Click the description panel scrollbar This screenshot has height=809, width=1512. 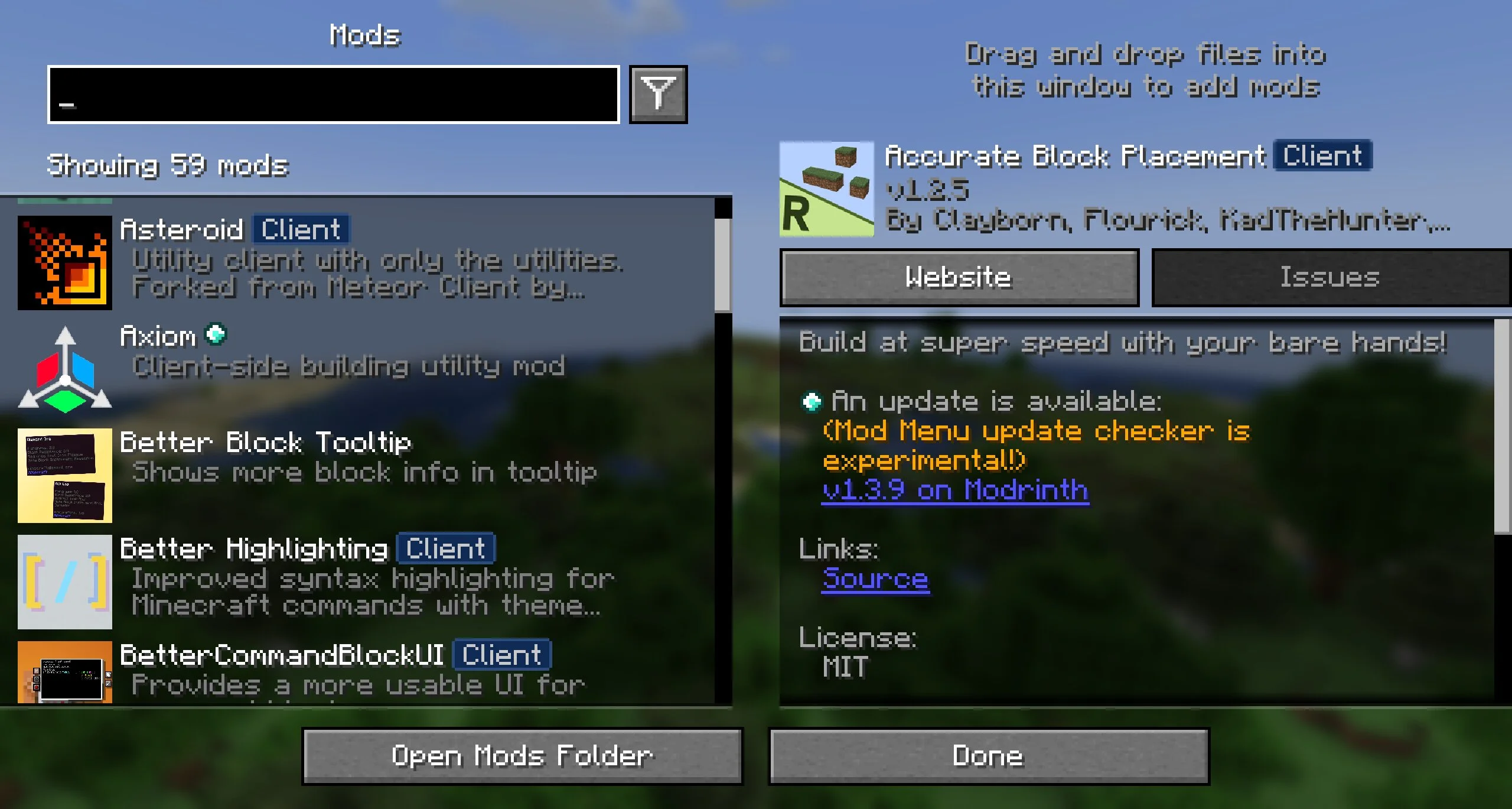(1502, 425)
